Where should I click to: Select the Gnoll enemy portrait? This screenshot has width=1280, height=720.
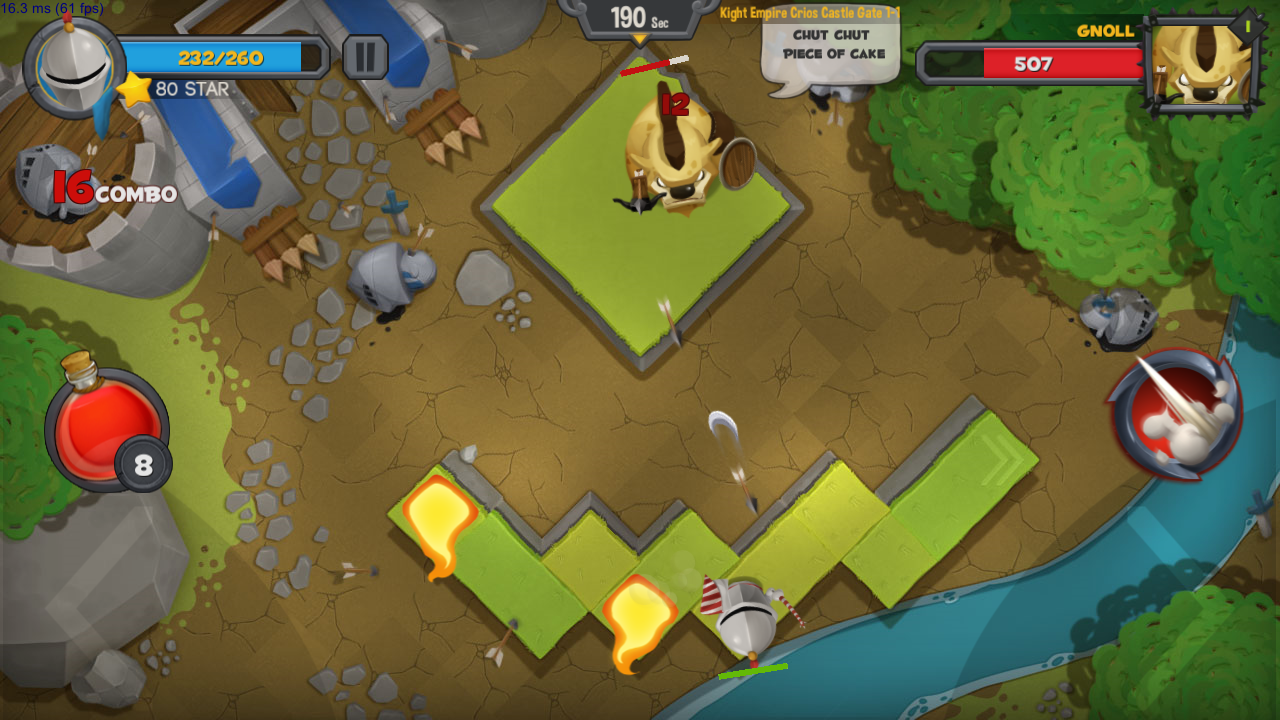[x=1200, y=62]
